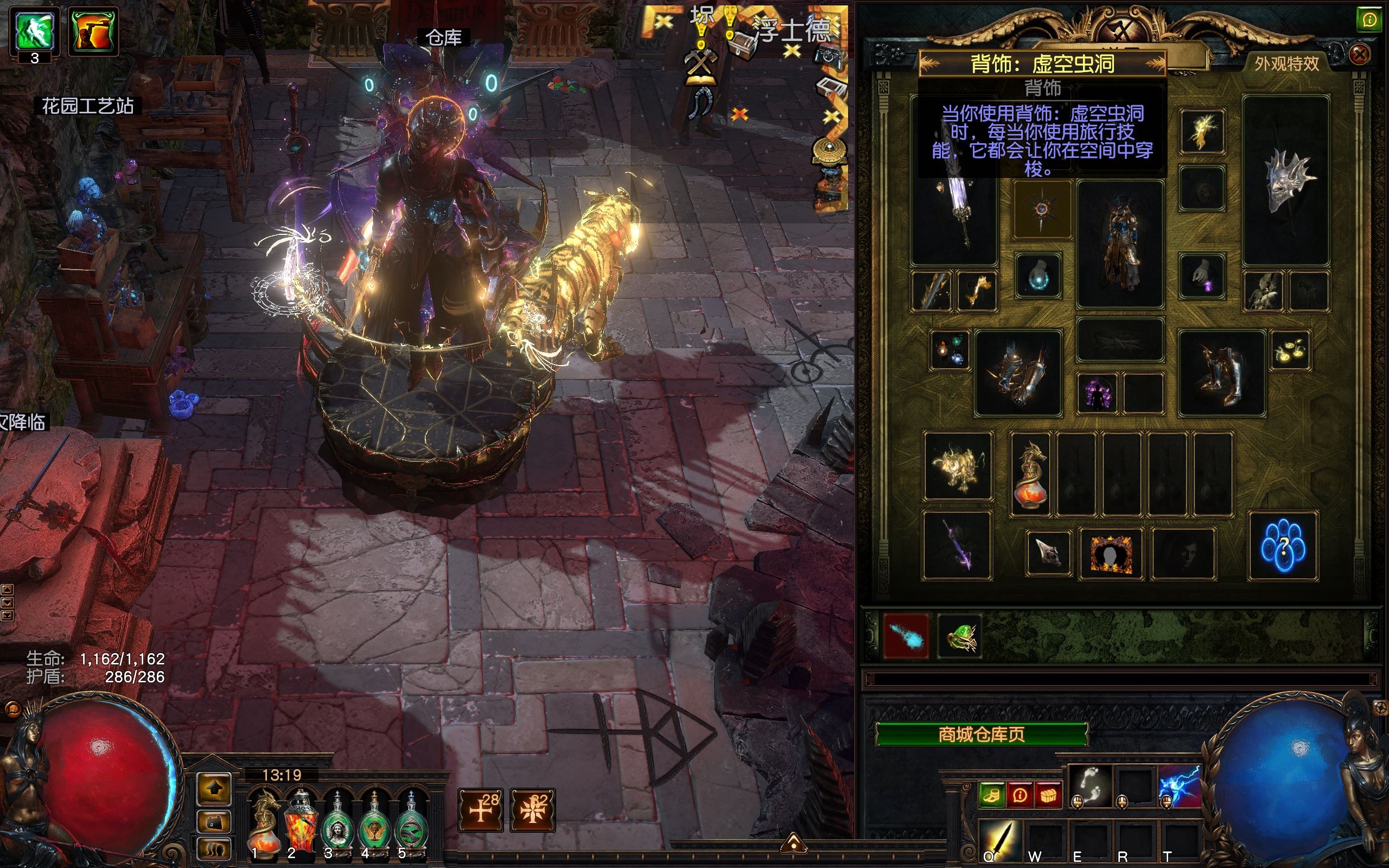1389x868 pixels.
Task: Use the dragon flask in slot 1
Action: [264, 822]
